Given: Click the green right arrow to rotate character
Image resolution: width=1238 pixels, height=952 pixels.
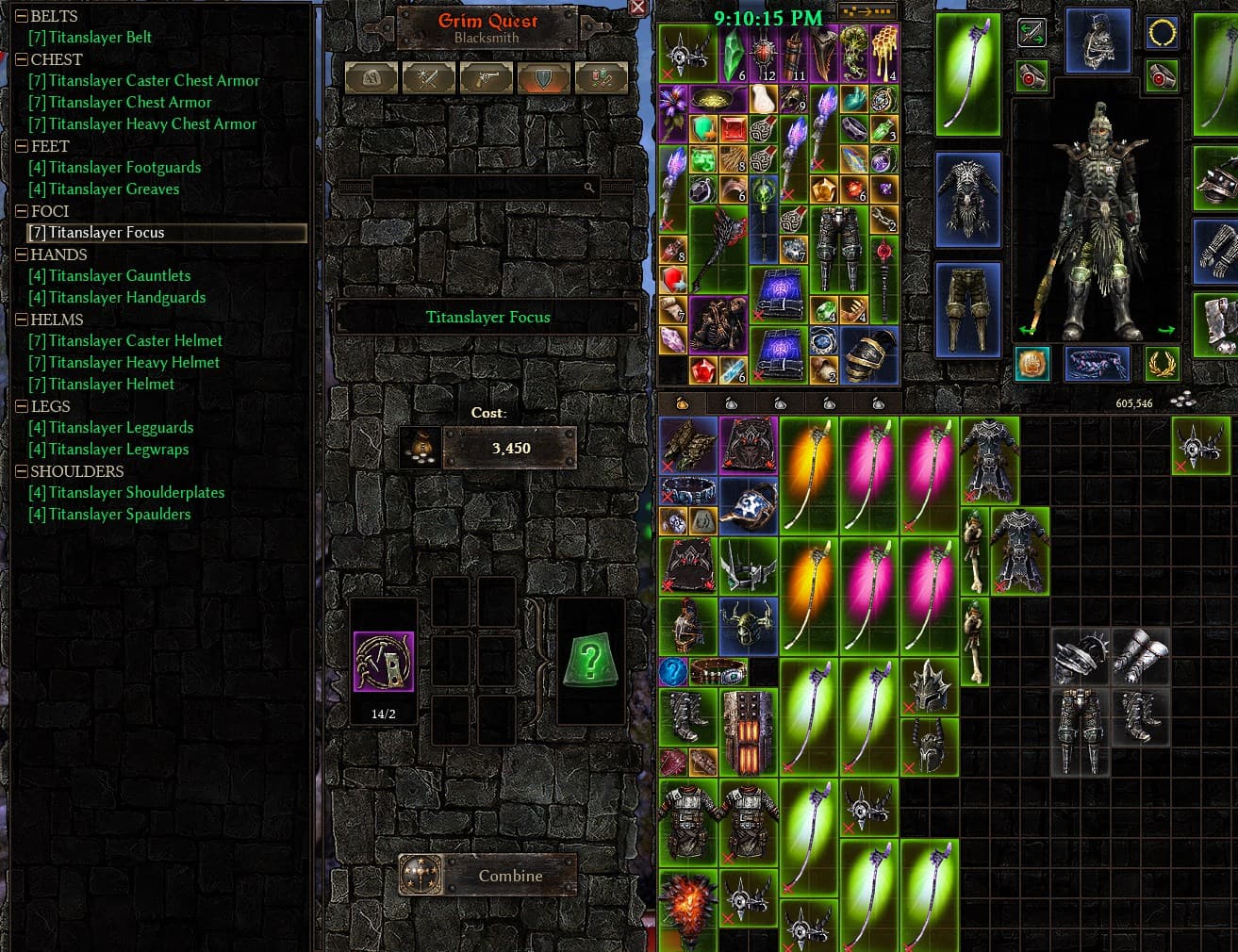Looking at the screenshot, I should pos(1166,330).
